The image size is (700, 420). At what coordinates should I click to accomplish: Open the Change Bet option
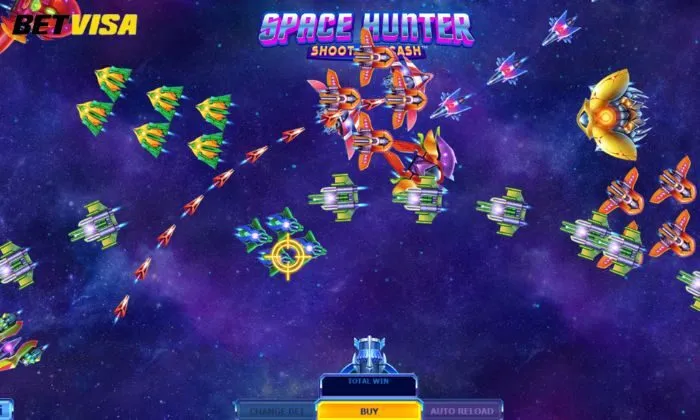pyautogui.click(x=275, y=411)
